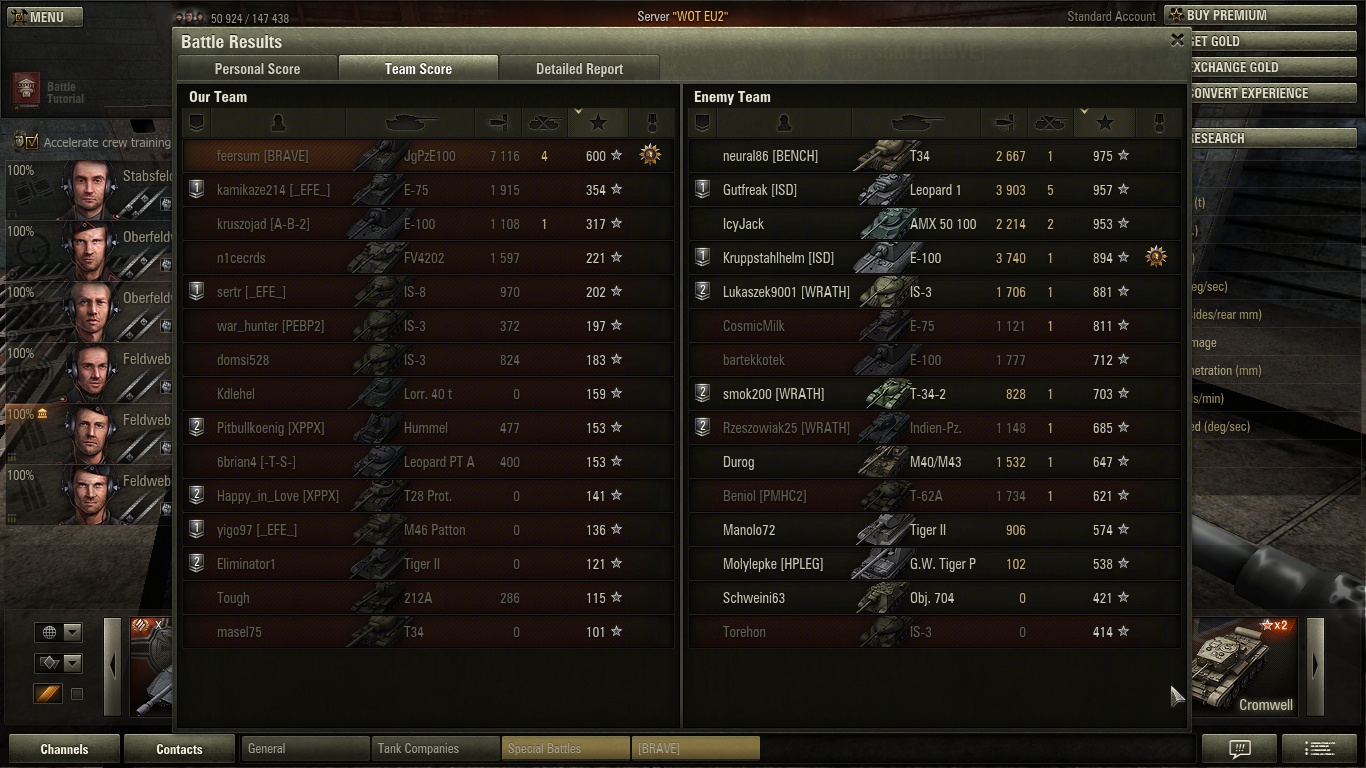The width and height of the screenshot is (1366, 768).
Task: Sort our team by experience star column
Action: (598, 122)
